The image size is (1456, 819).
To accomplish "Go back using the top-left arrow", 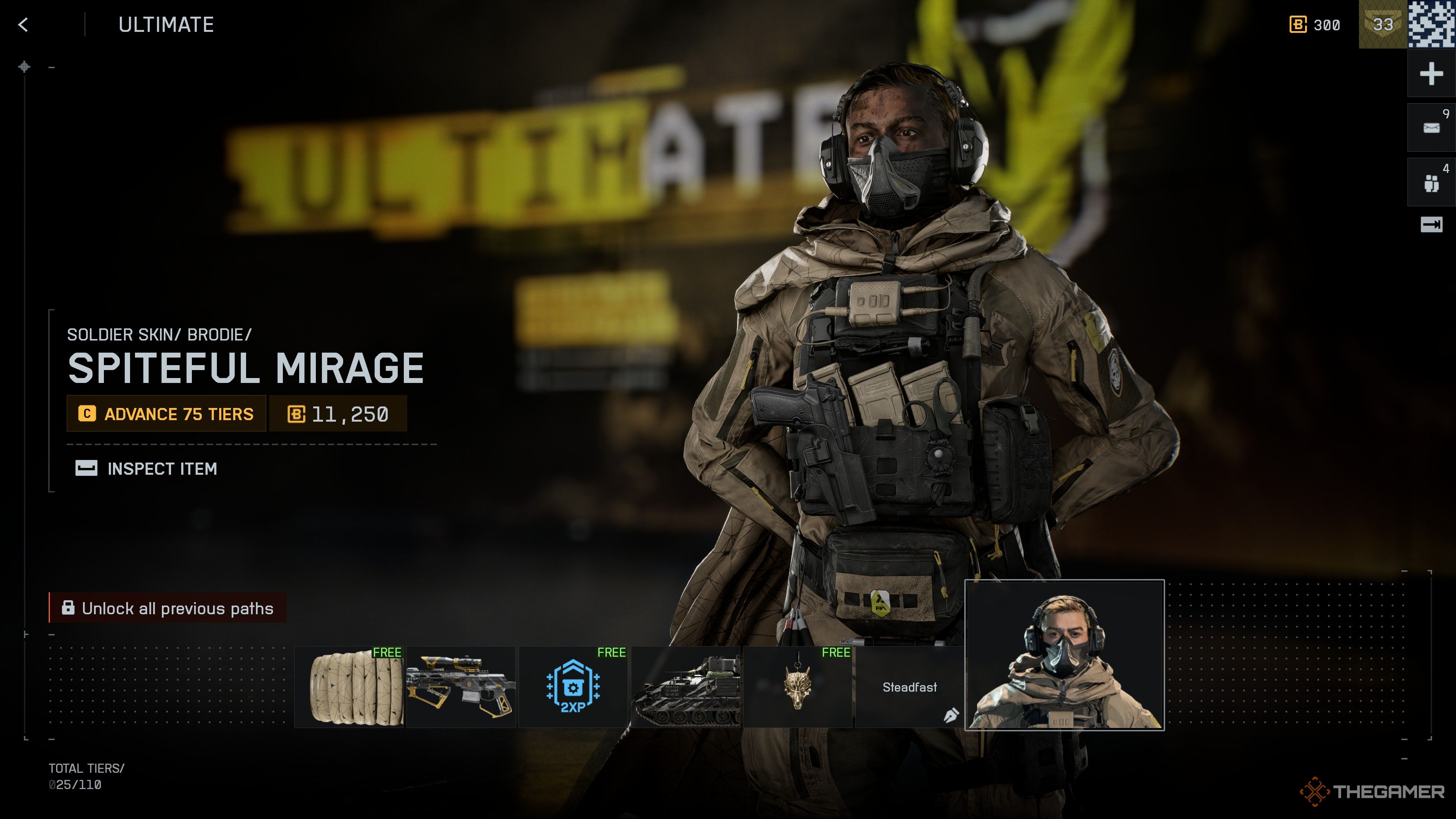I will (23, 25).
